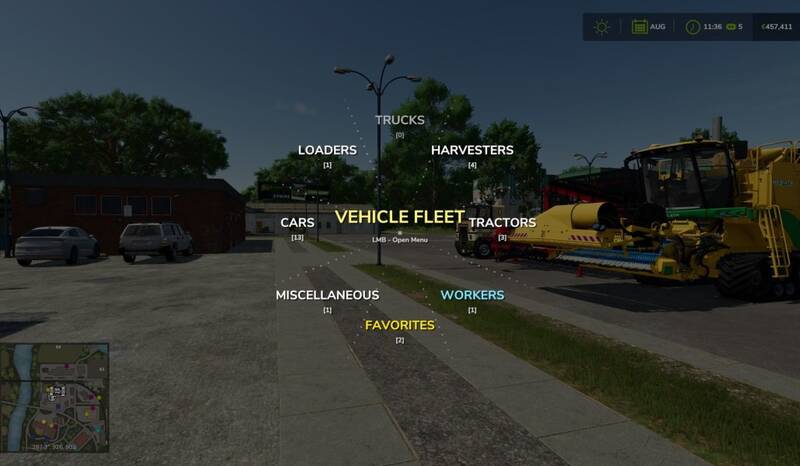Open the Miscellaneous category
This screenshot has width=800, height=466.
pos(327,295)
